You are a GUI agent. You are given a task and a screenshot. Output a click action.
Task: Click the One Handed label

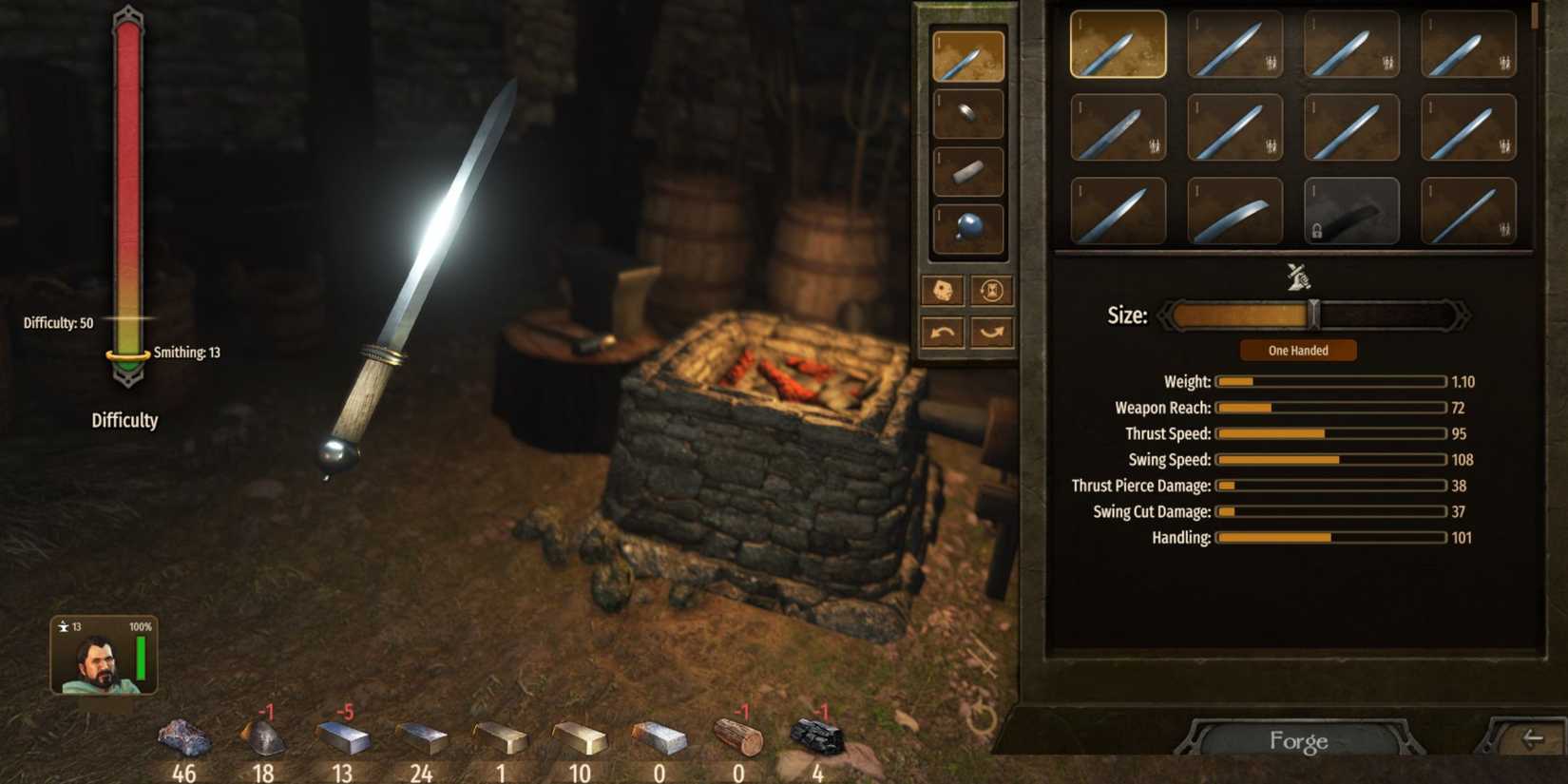1297,350
